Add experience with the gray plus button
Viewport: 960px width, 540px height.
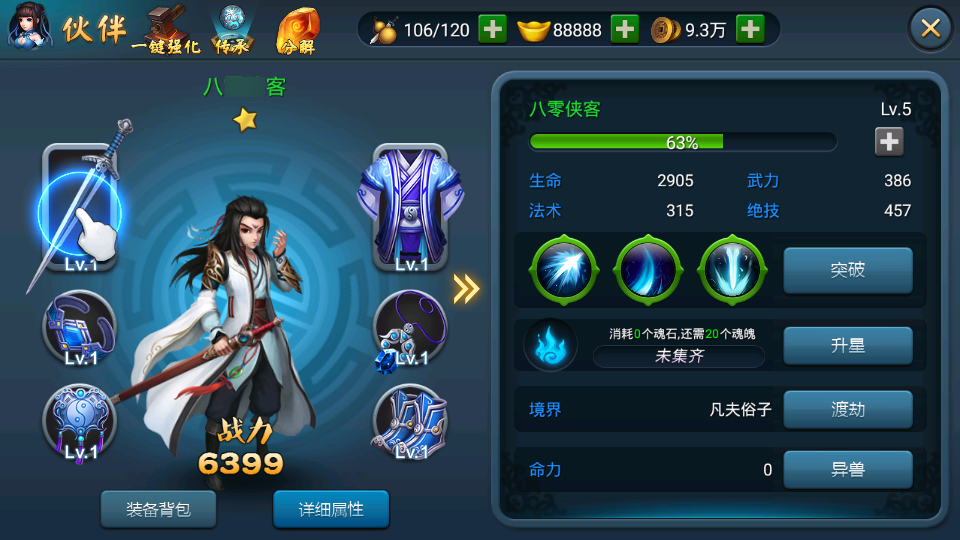click(x=889, y=142)
